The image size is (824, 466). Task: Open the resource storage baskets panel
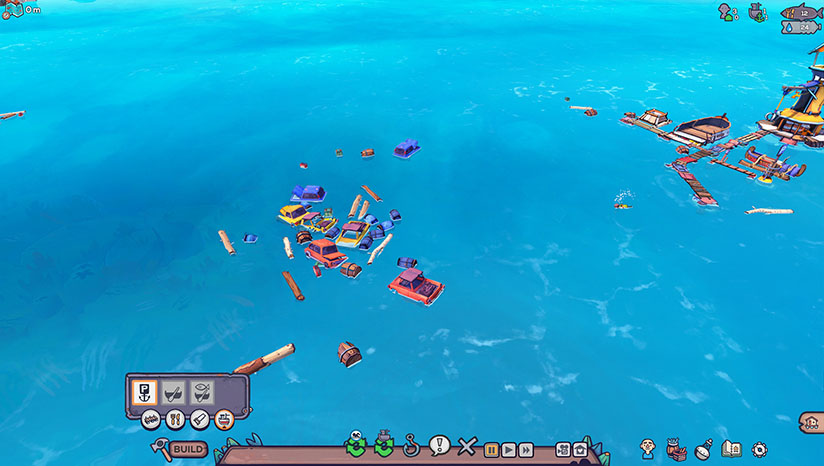(x=675, y=448)
